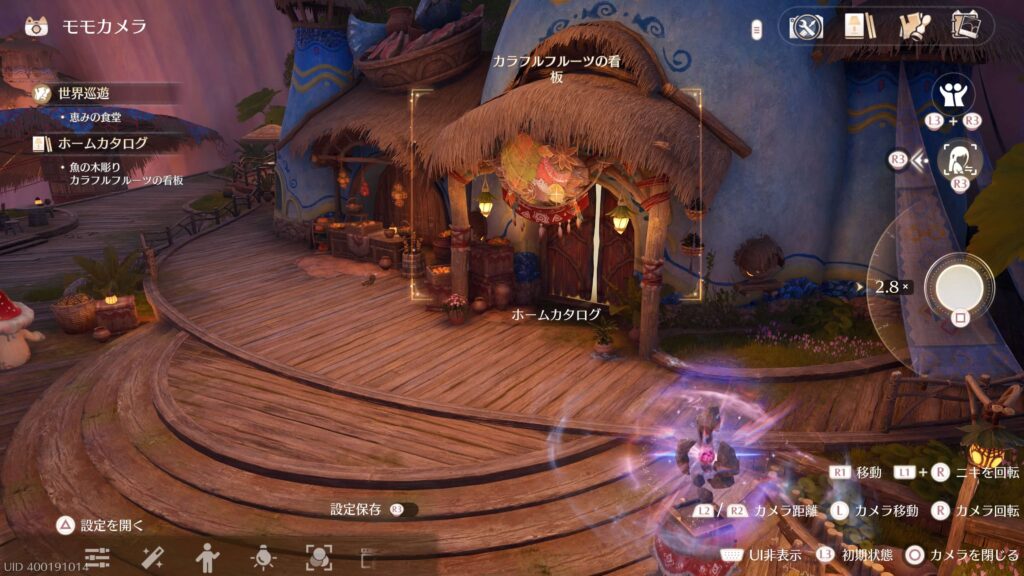
Task: Open the ホームカタログ tracker entry
Action: point(104,143)
